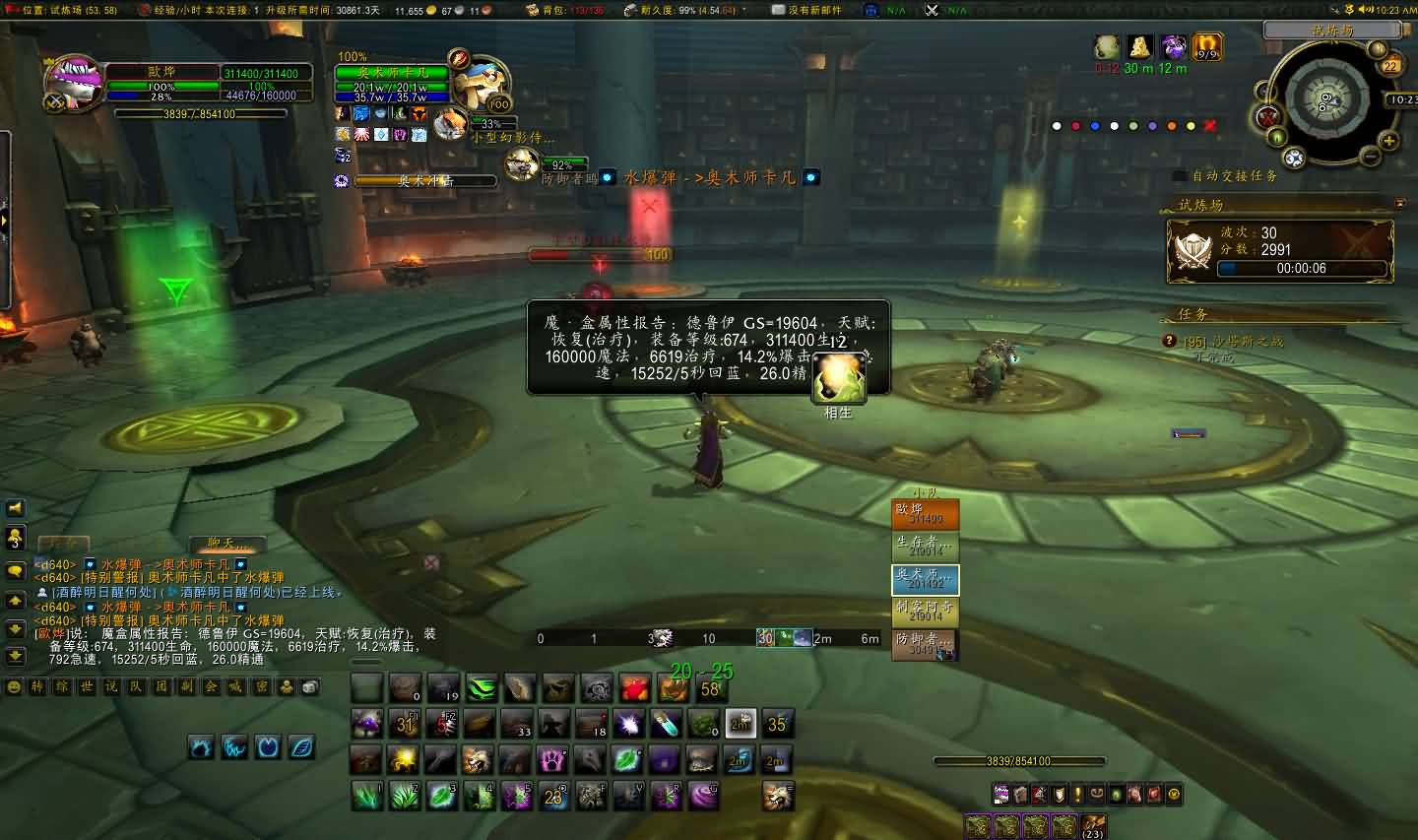Activate the green leaf spell bound to 3
This screenshot has height=840, width=1418.
pos(440,795)
